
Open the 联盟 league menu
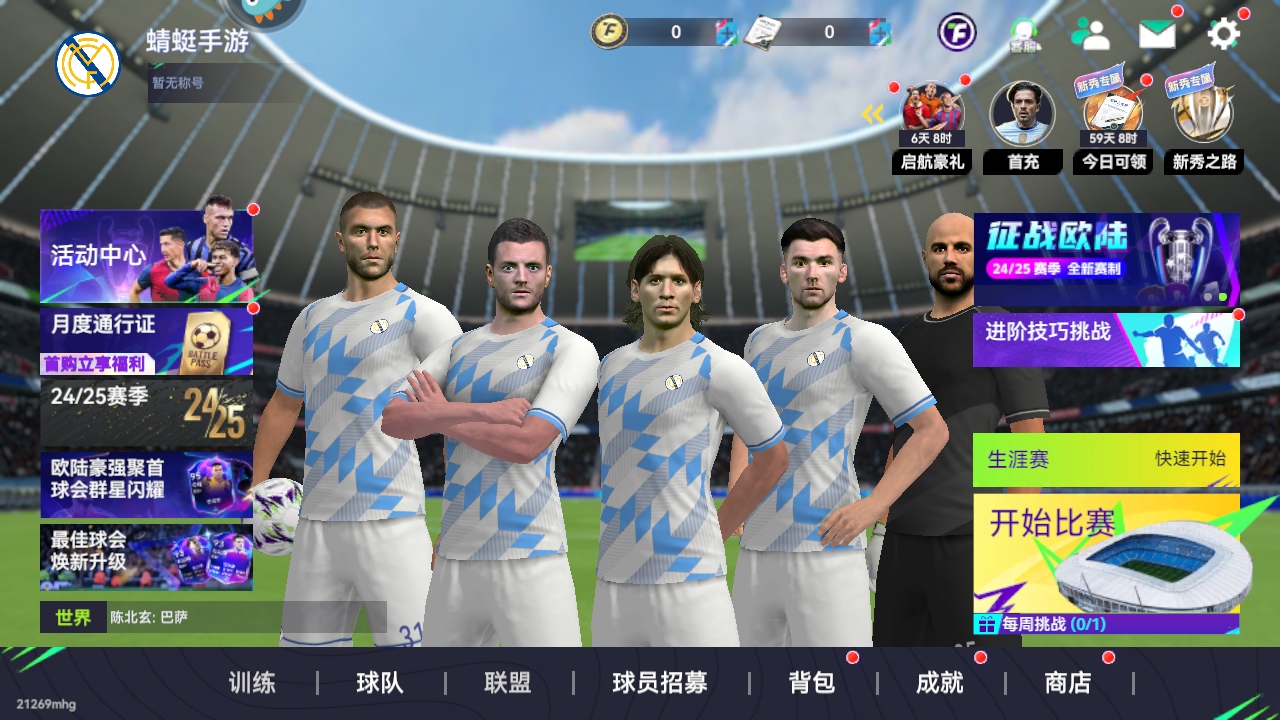point(508,683)
